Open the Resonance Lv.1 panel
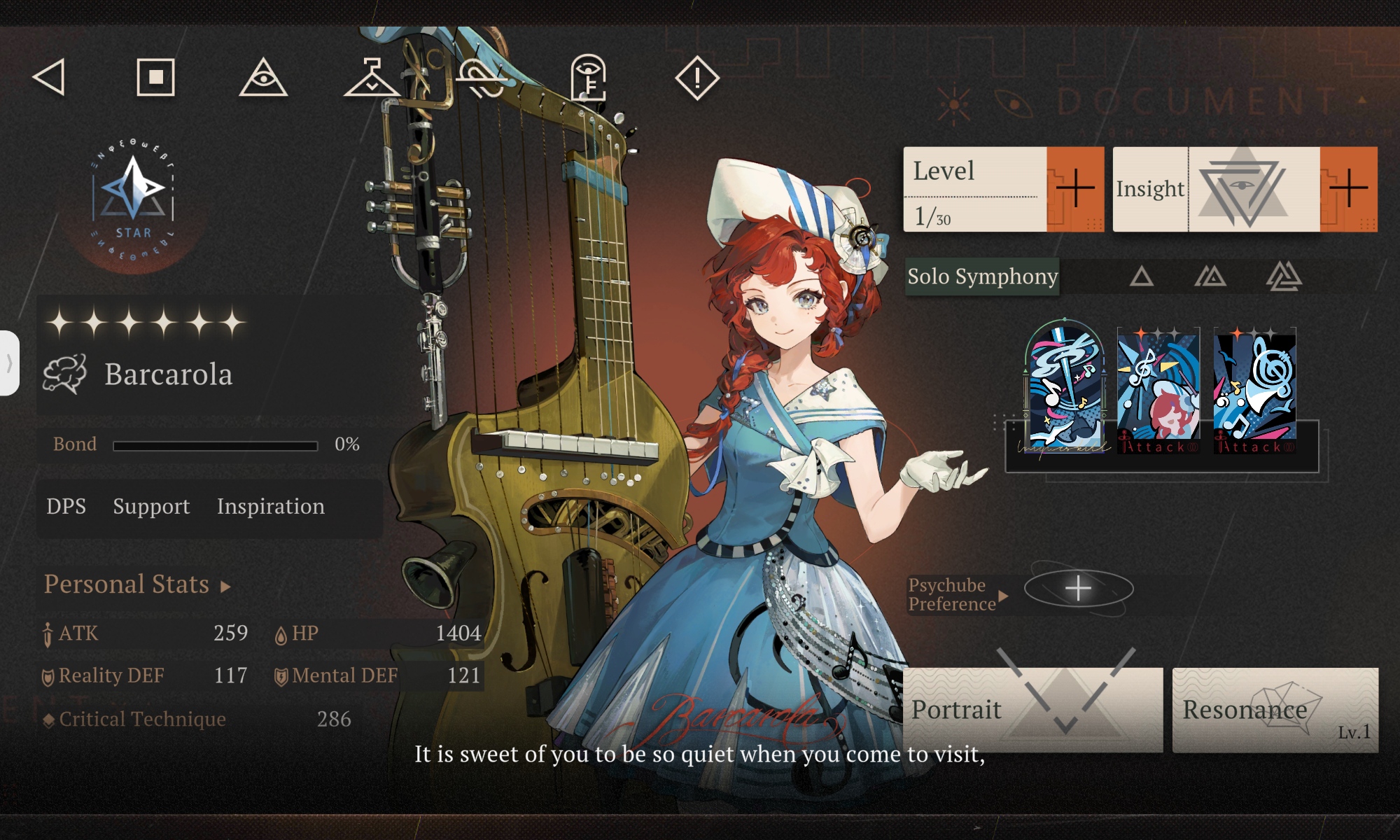1400x840 pixels. (1275, 710)
